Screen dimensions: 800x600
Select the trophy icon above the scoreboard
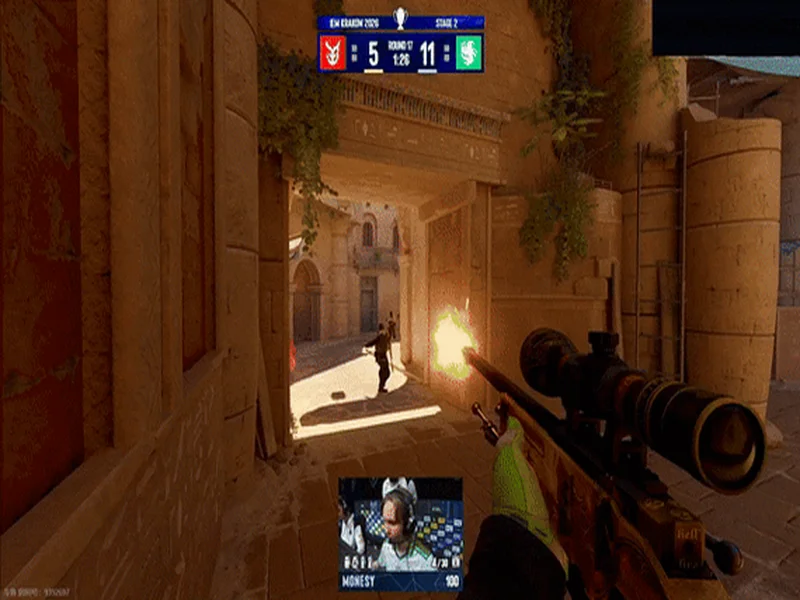click(x=401, y=18)
